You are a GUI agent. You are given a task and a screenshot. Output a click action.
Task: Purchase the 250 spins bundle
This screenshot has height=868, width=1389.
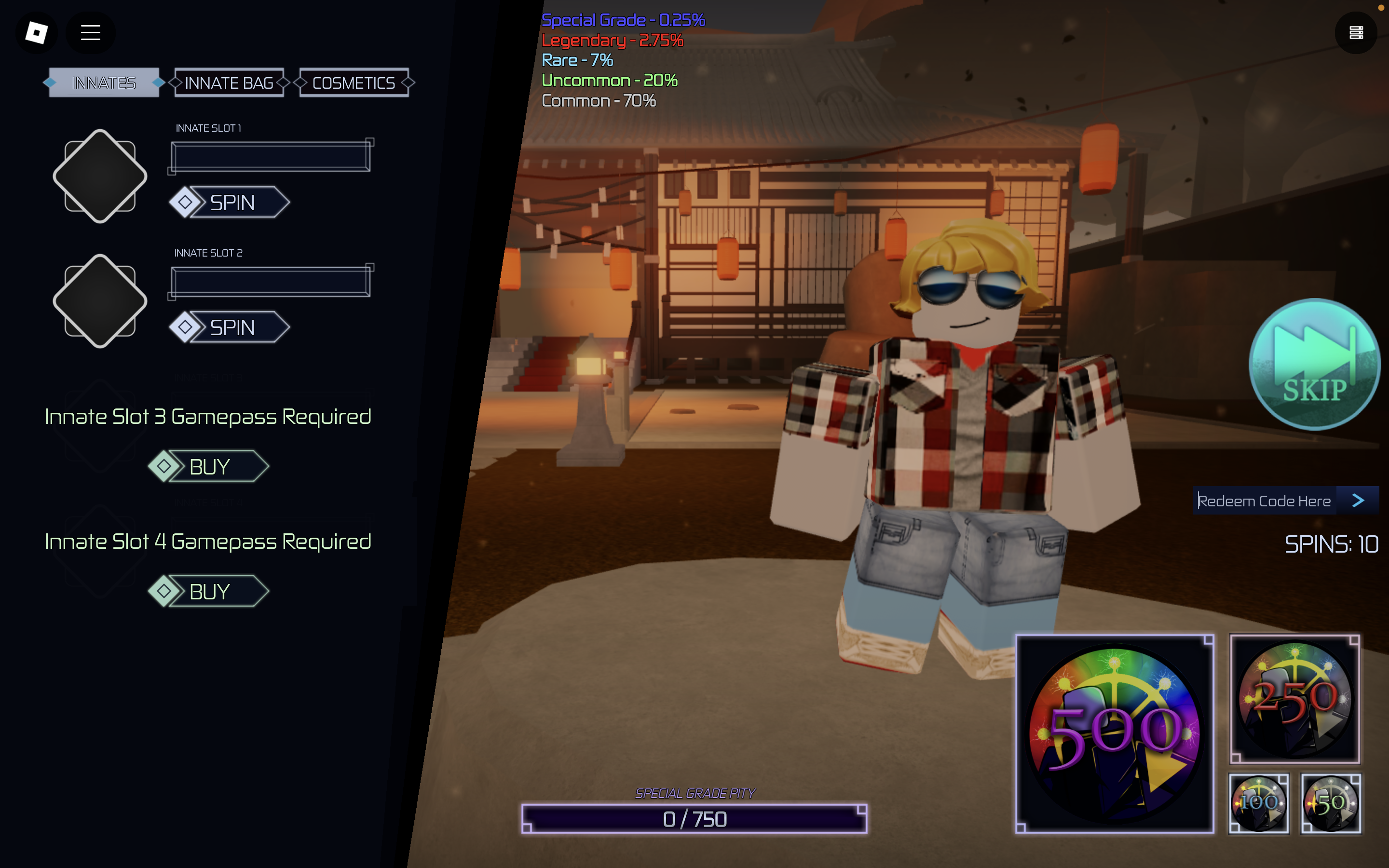[x=1296, y=699]
